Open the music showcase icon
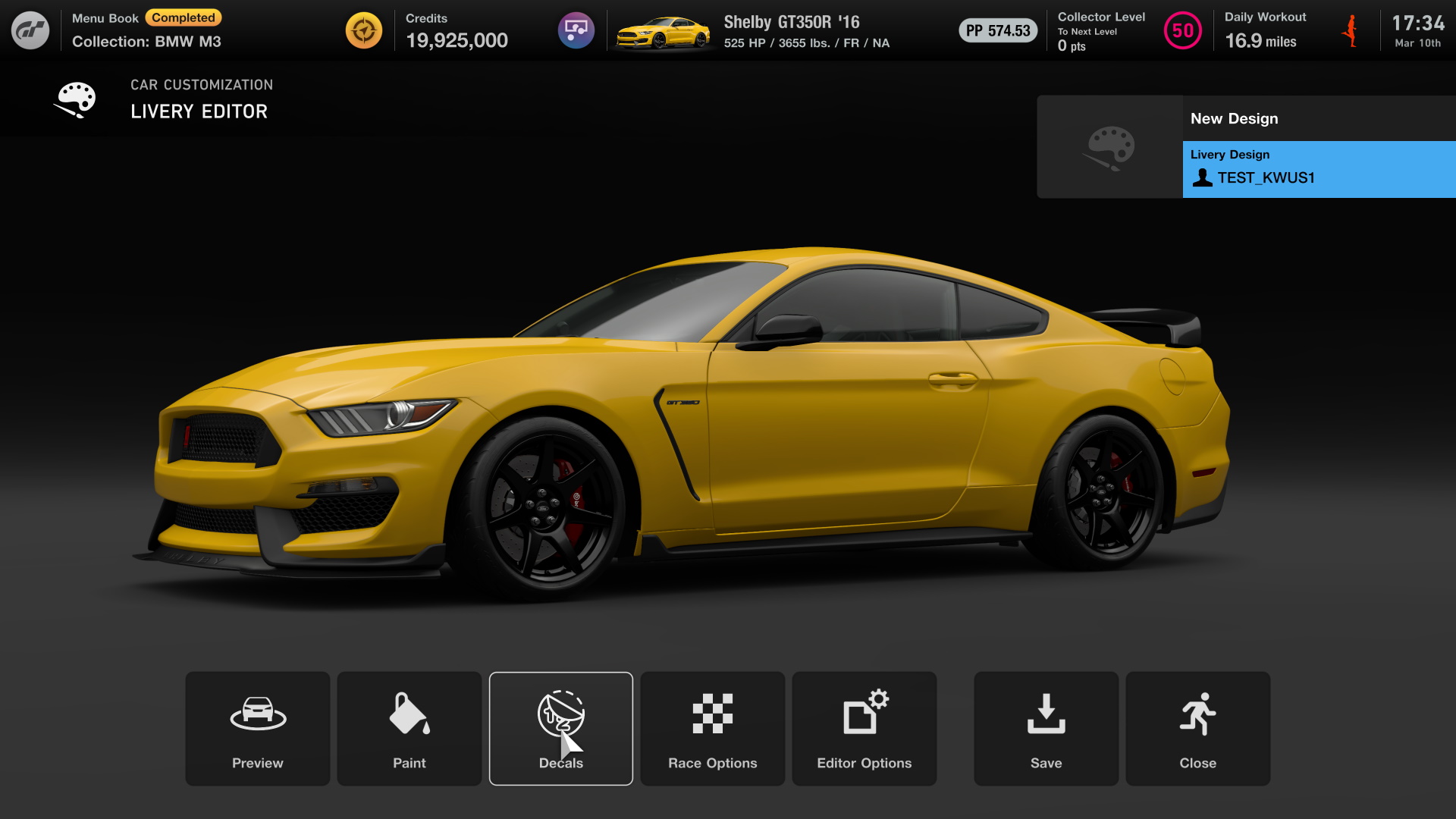 click(x=576, y=30)
